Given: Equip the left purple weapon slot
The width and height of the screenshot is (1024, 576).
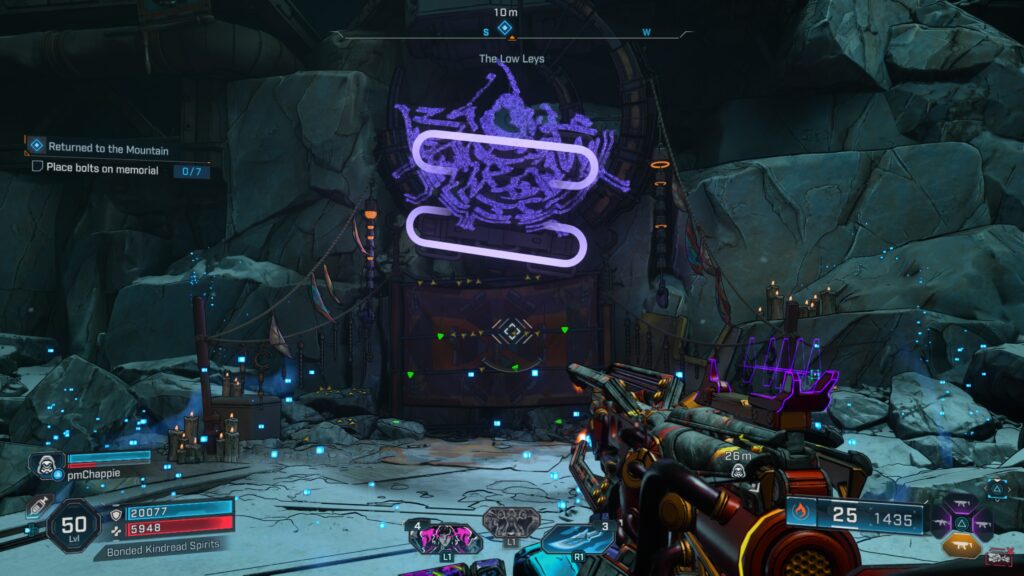Looking at the screenshot, I should click(x=941, y=523).
